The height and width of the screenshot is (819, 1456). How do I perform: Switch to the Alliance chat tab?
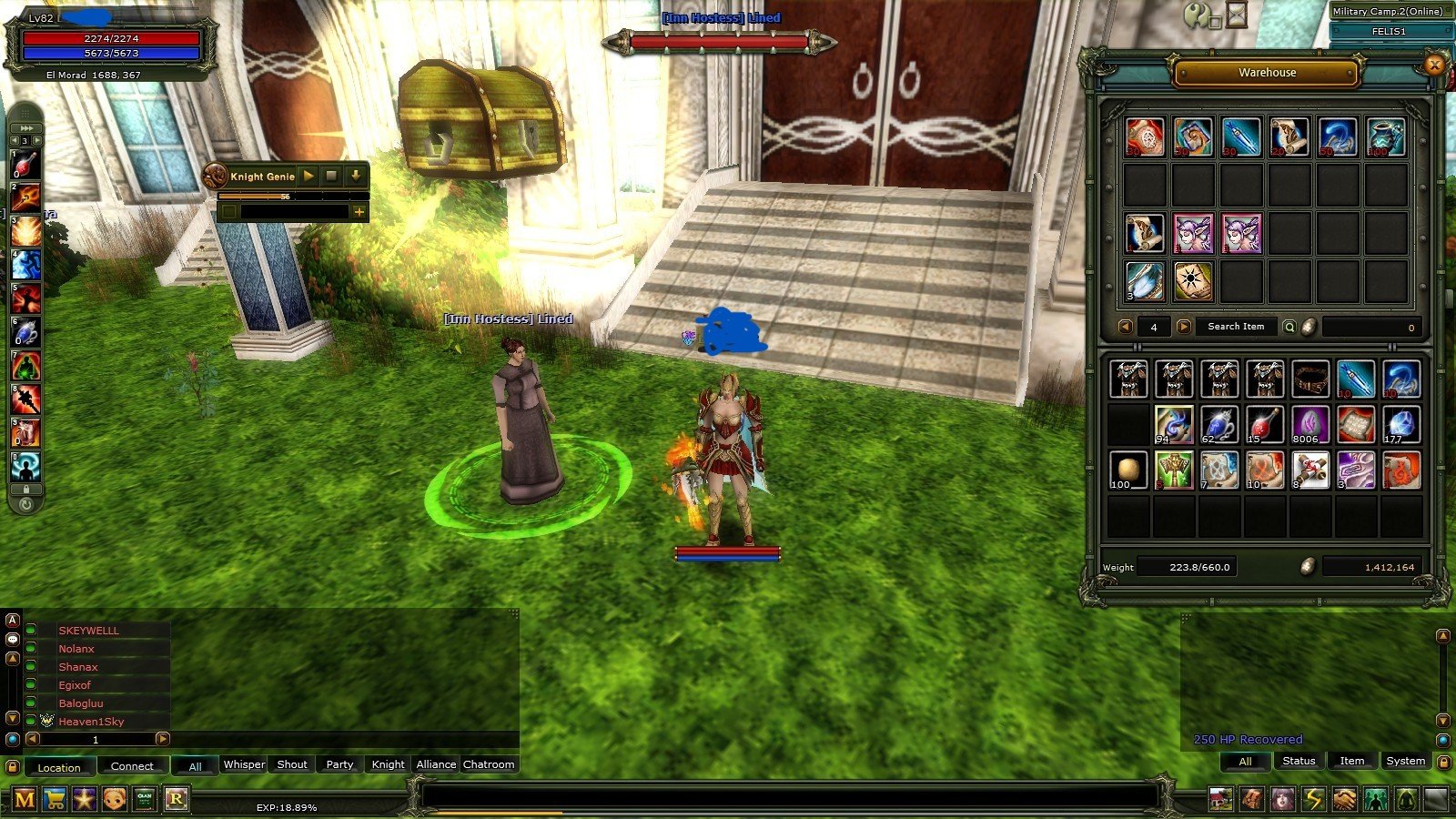pyautogui.click(x=436, y=764)
